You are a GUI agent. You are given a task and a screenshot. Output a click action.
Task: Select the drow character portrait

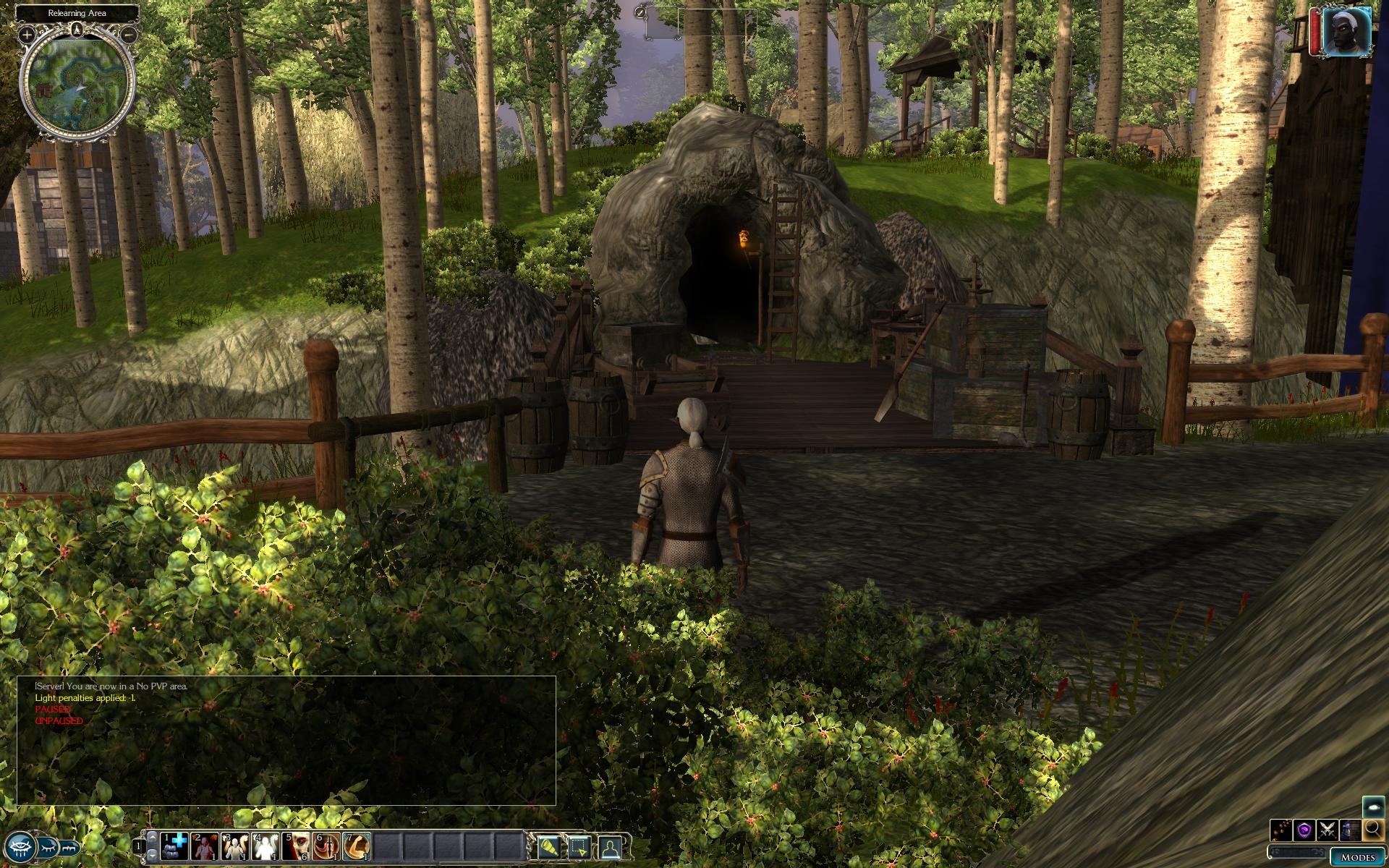point(1346,33)
